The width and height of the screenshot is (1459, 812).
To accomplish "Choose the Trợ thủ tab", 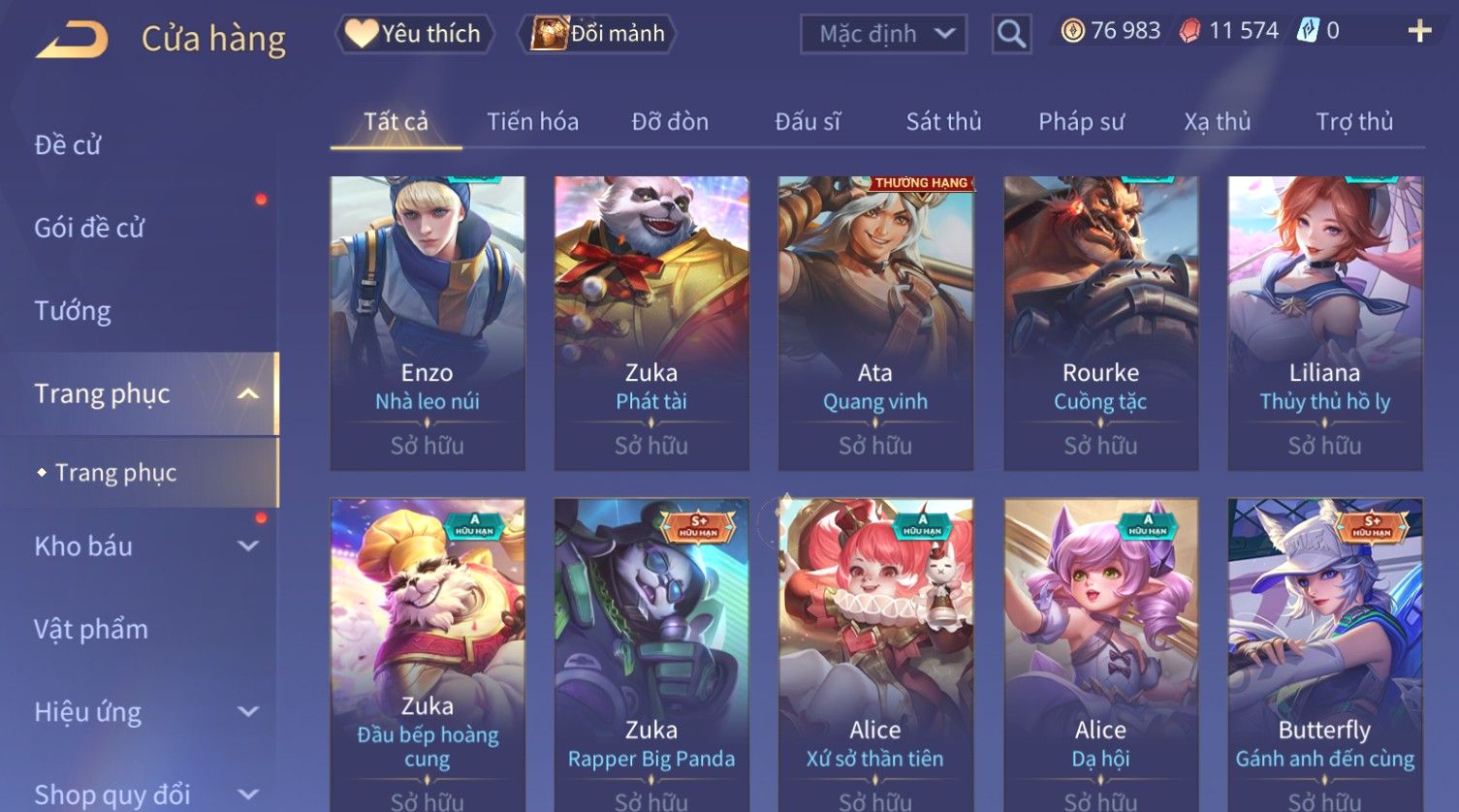I will 1353,122.
